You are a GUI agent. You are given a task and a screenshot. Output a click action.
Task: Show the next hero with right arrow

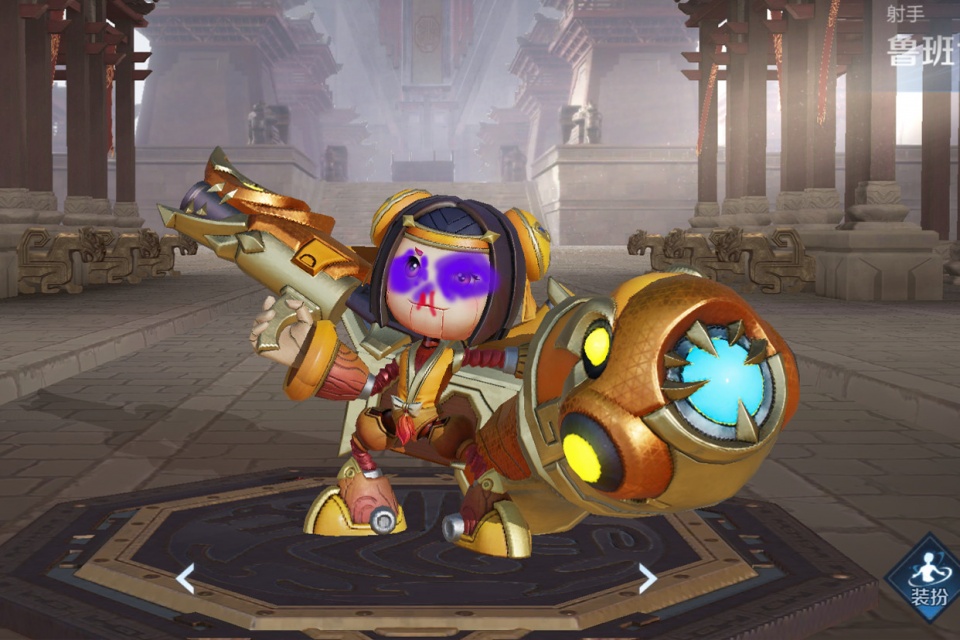pos(648,578)
